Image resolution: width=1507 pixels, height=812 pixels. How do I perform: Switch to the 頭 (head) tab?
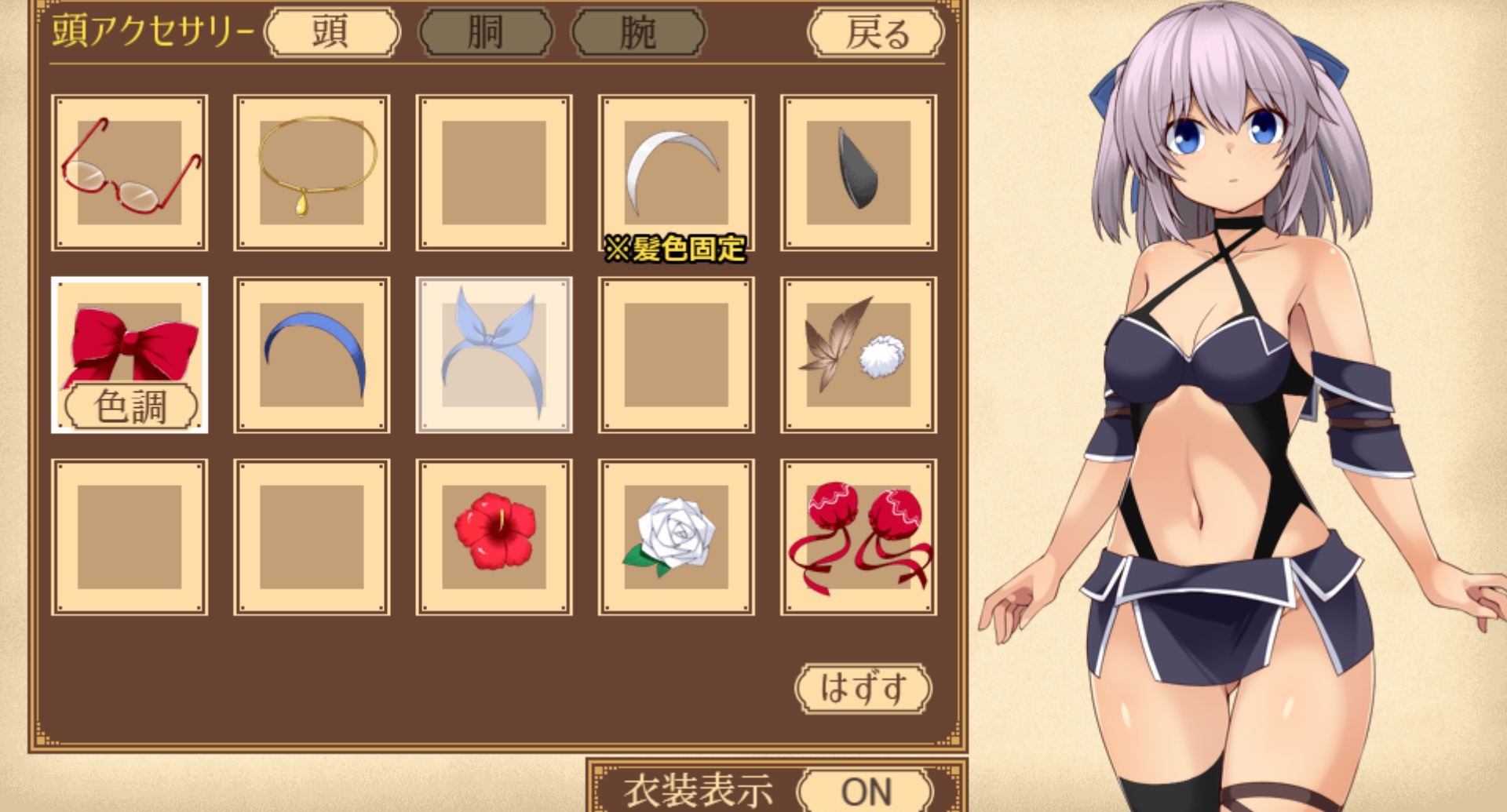tap(333, 33)
